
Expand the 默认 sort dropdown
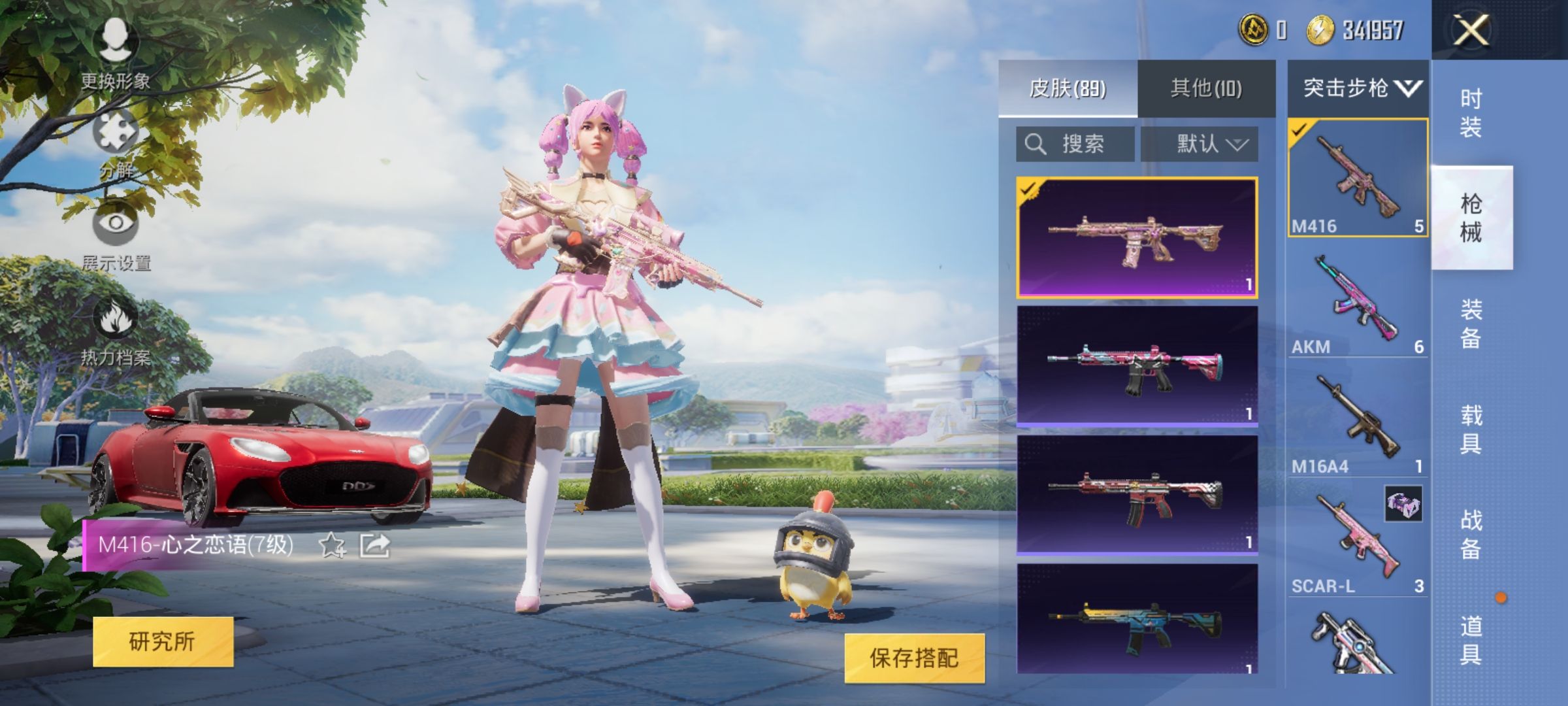pos(1205,144)
